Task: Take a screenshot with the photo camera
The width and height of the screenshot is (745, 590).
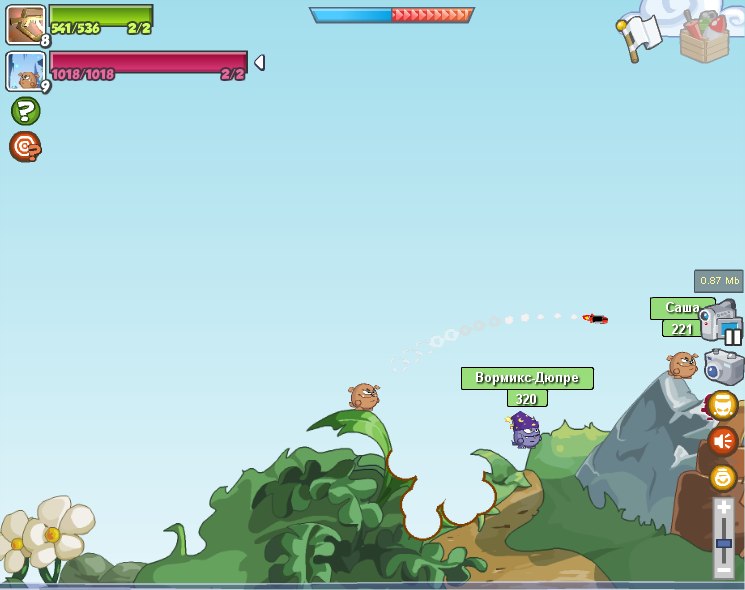Action: point(724,367)
